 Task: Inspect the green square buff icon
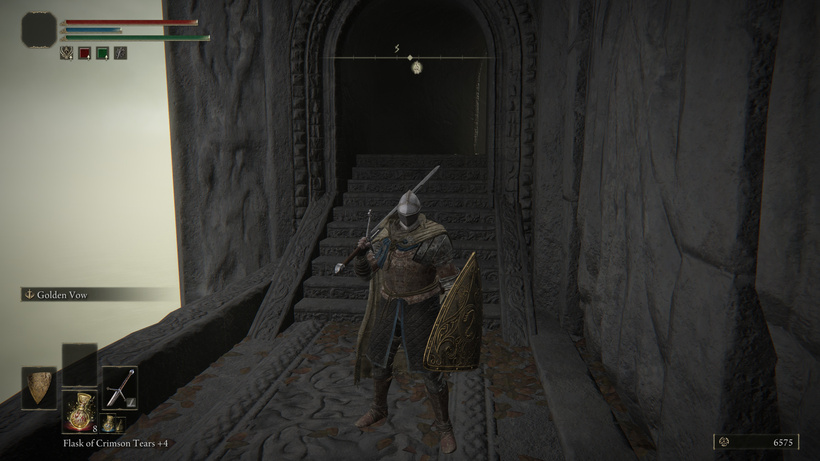[102, 53]
